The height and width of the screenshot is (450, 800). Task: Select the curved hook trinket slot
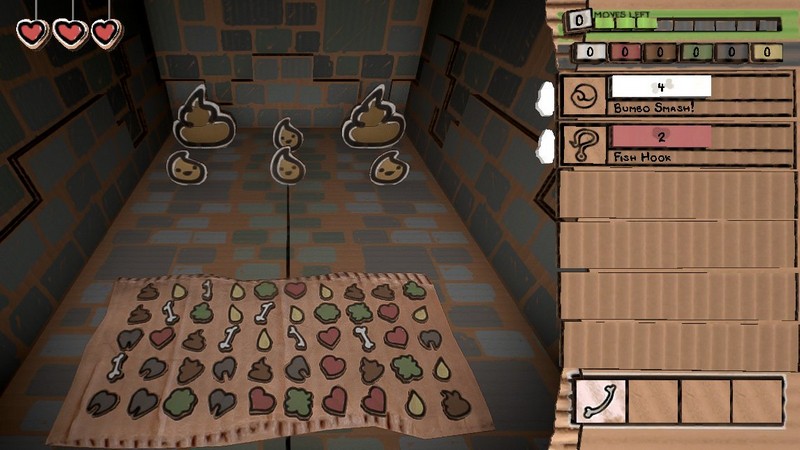tap(600, 400)
